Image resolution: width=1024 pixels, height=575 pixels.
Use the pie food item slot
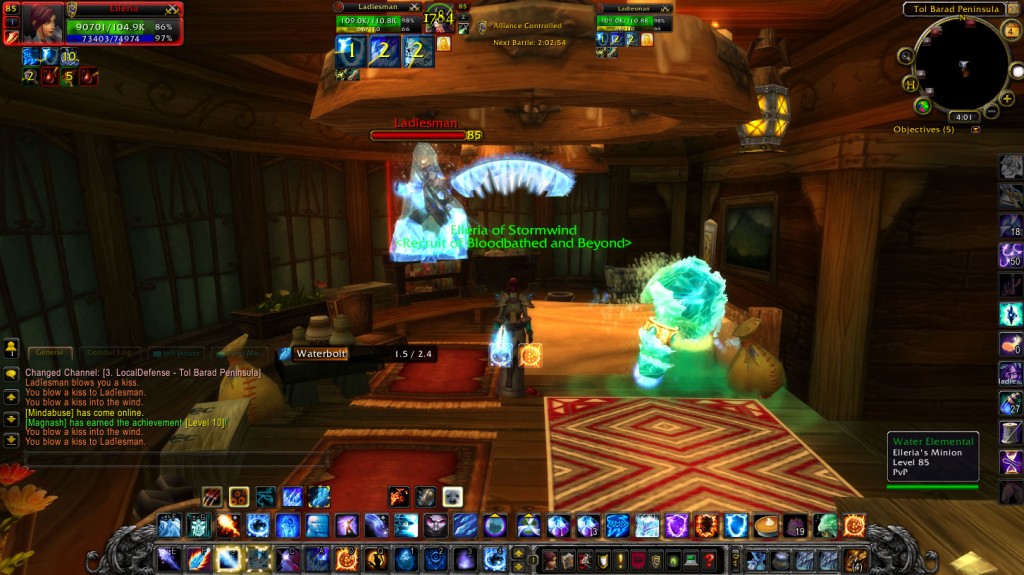click(766, 525)
